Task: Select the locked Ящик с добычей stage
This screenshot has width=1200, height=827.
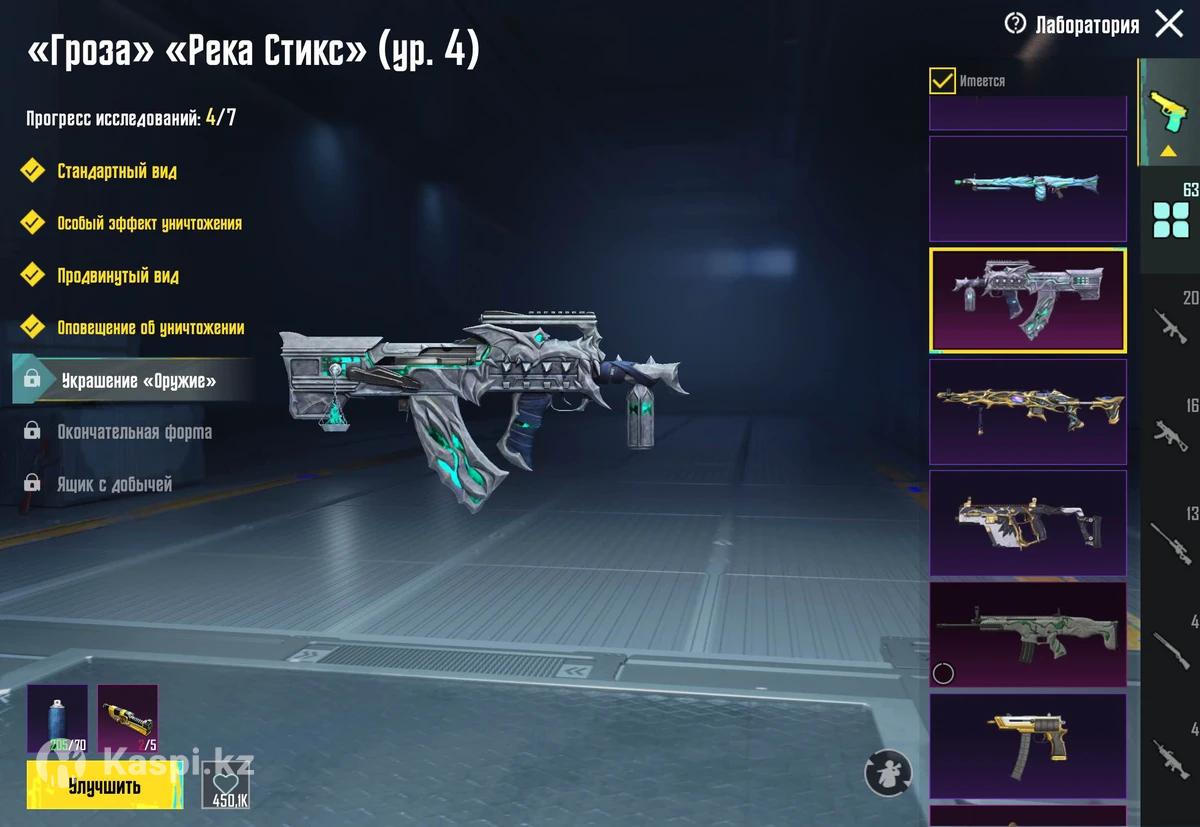Action: point(113,484)
